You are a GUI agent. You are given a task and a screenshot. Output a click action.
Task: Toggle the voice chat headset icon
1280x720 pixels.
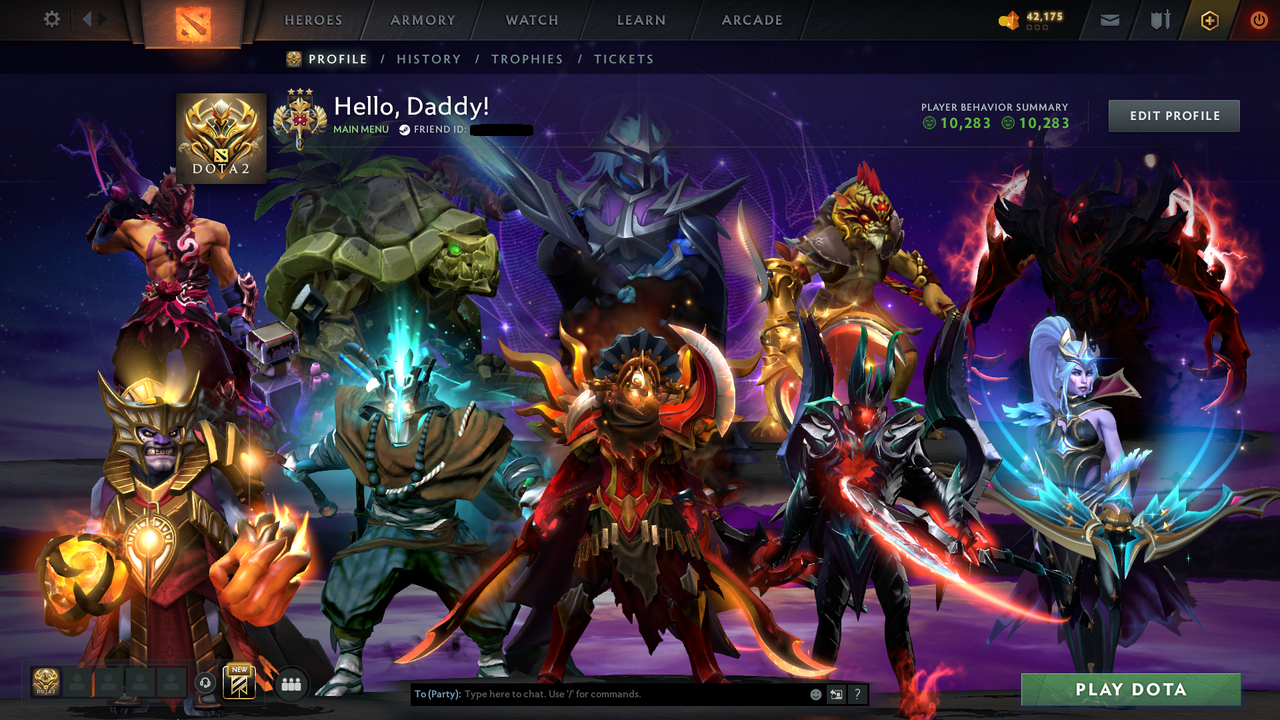click(x=205, y=682)
